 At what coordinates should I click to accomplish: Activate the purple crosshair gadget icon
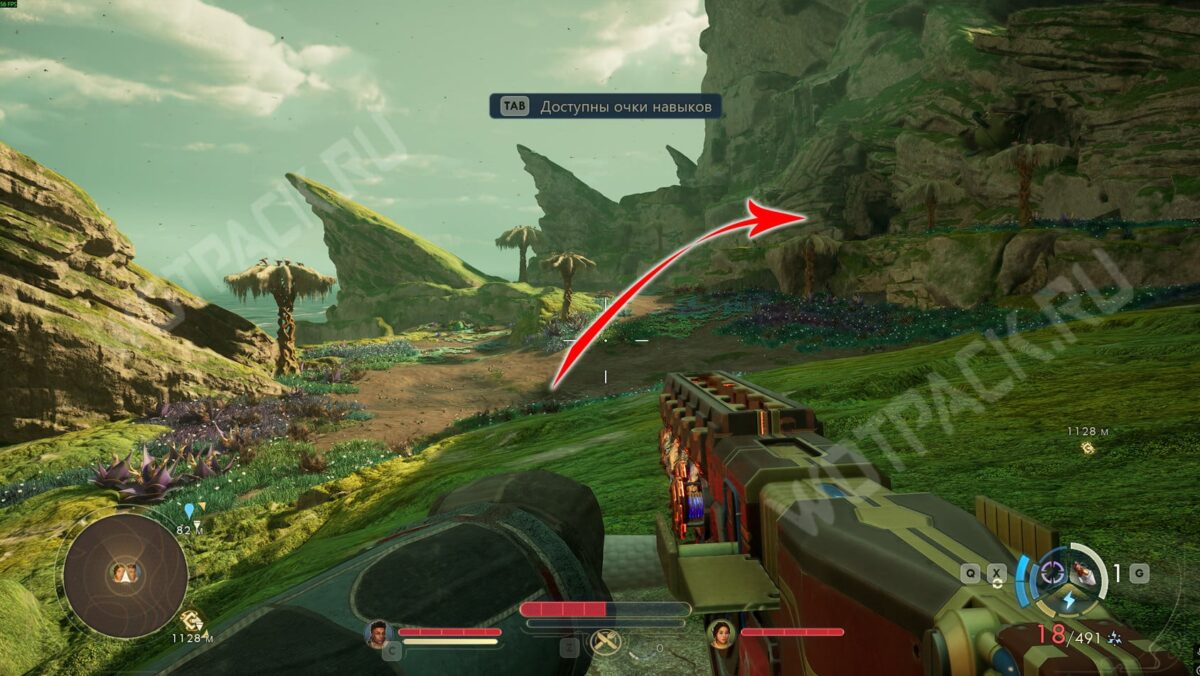point(1051,572)
